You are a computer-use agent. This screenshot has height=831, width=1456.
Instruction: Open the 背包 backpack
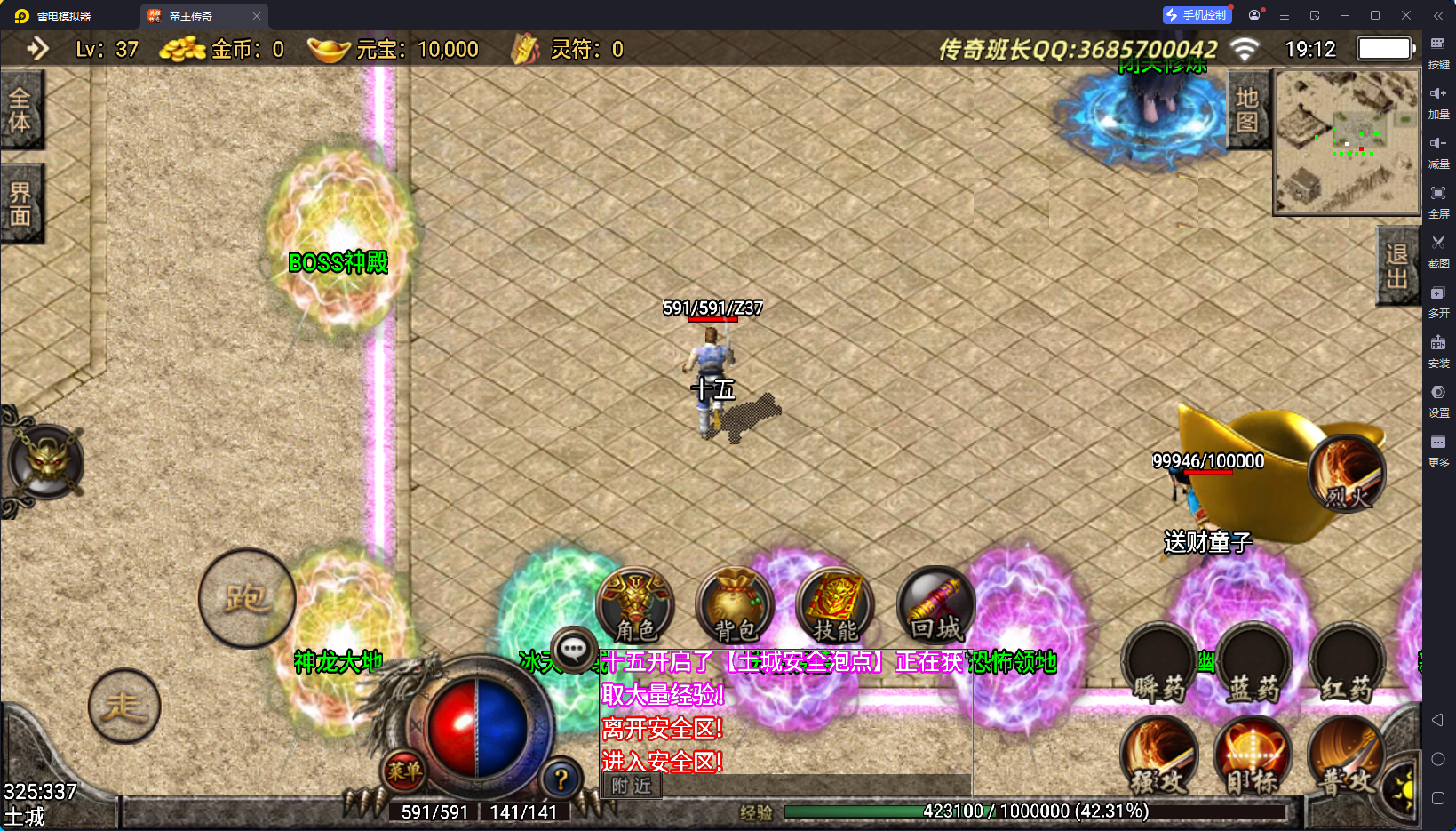(736, 604)
